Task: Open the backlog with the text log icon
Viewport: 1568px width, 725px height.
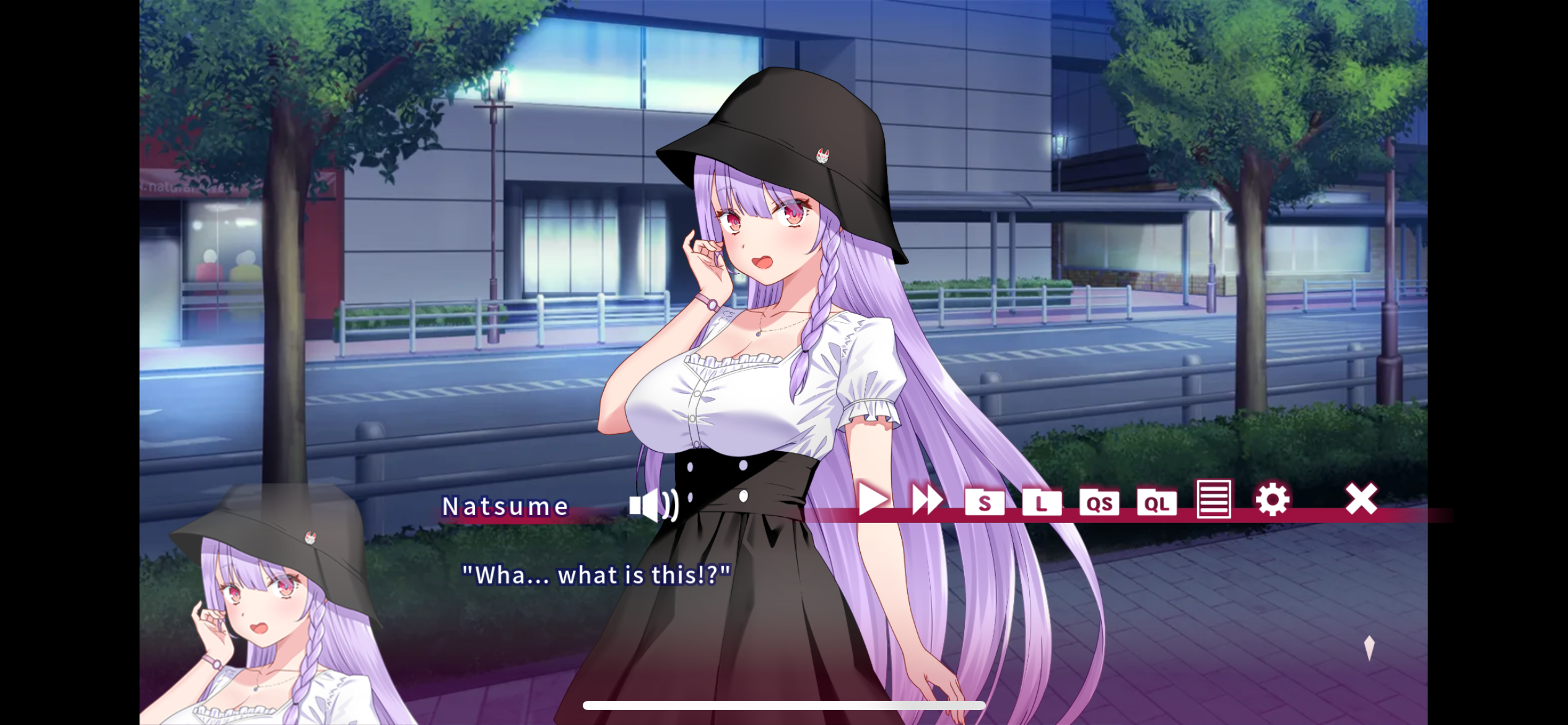Action: [1214, 501]
